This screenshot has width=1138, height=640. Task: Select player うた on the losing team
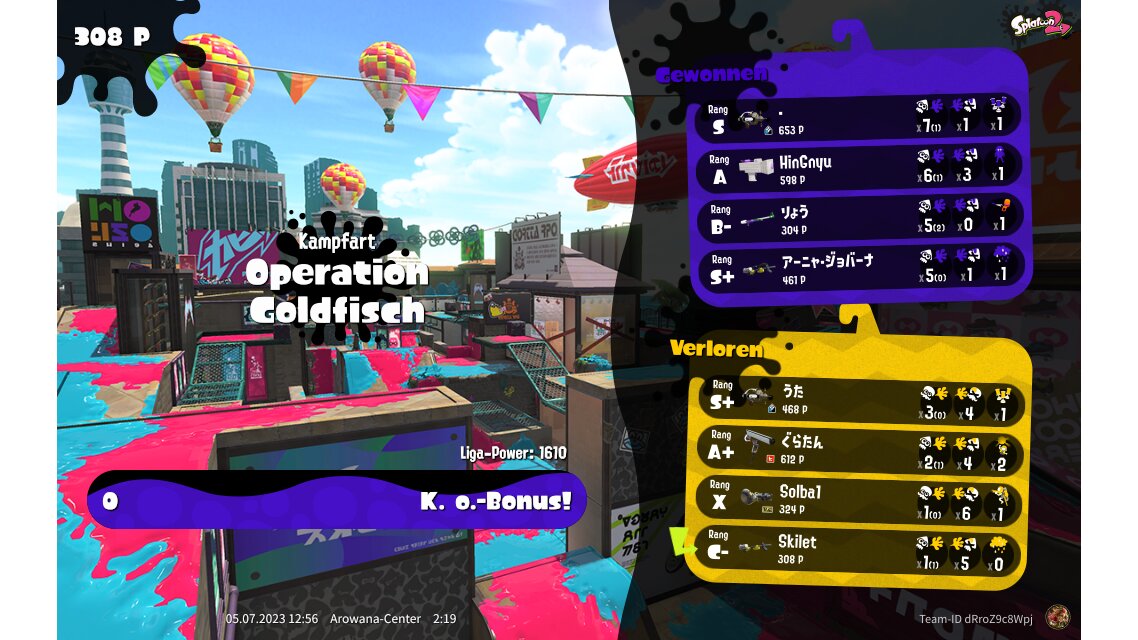click(x=859, y=400)
